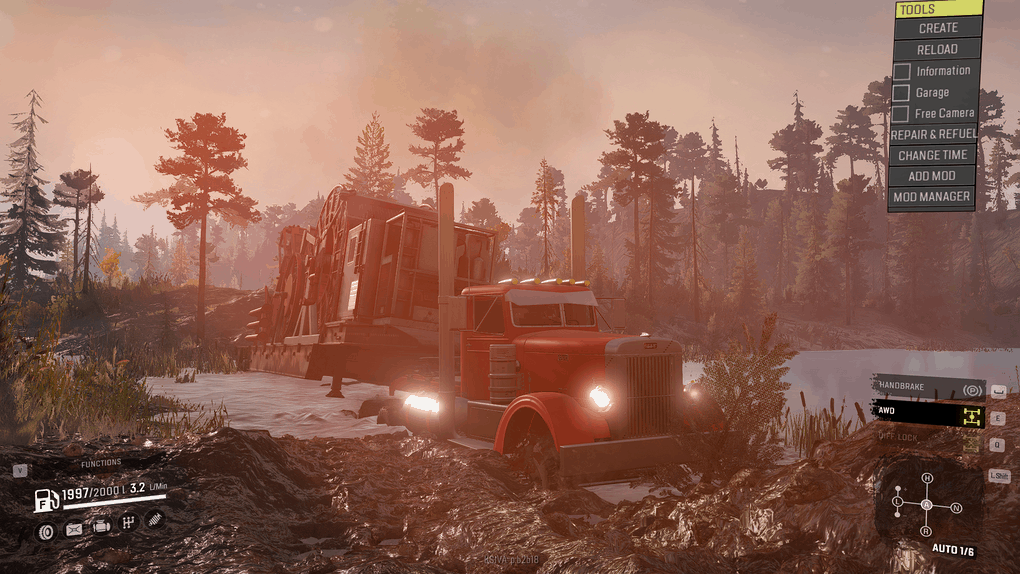1020x574 pixels.
Task: Shift into the R (reverse) gear node
Action: [927, 531]
